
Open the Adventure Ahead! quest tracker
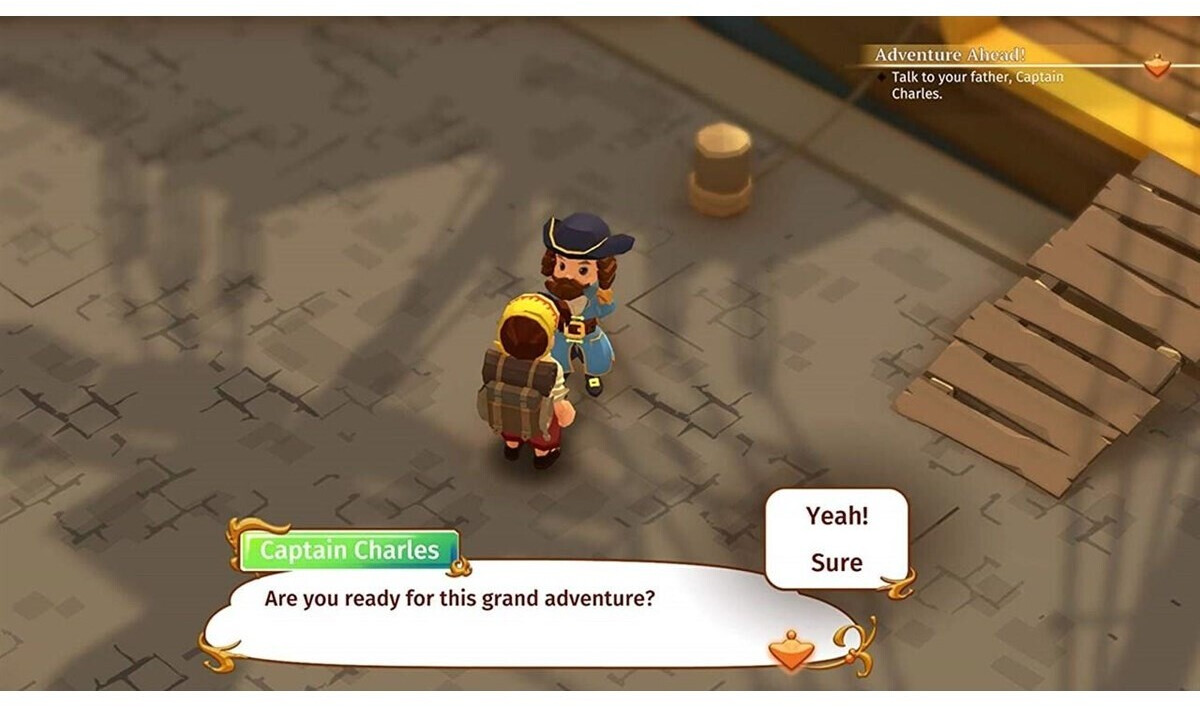click(x=949, y=55)
